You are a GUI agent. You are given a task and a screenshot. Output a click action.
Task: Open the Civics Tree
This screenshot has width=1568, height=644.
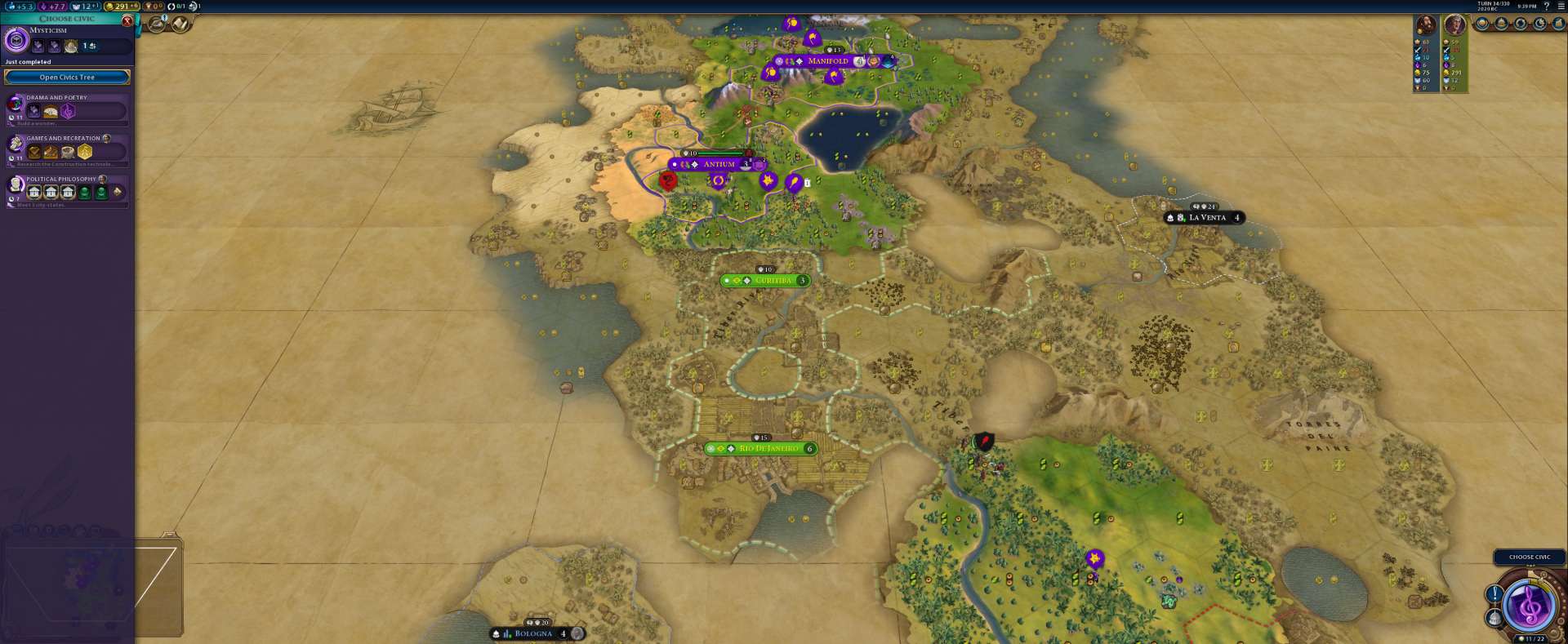(67, 78)
